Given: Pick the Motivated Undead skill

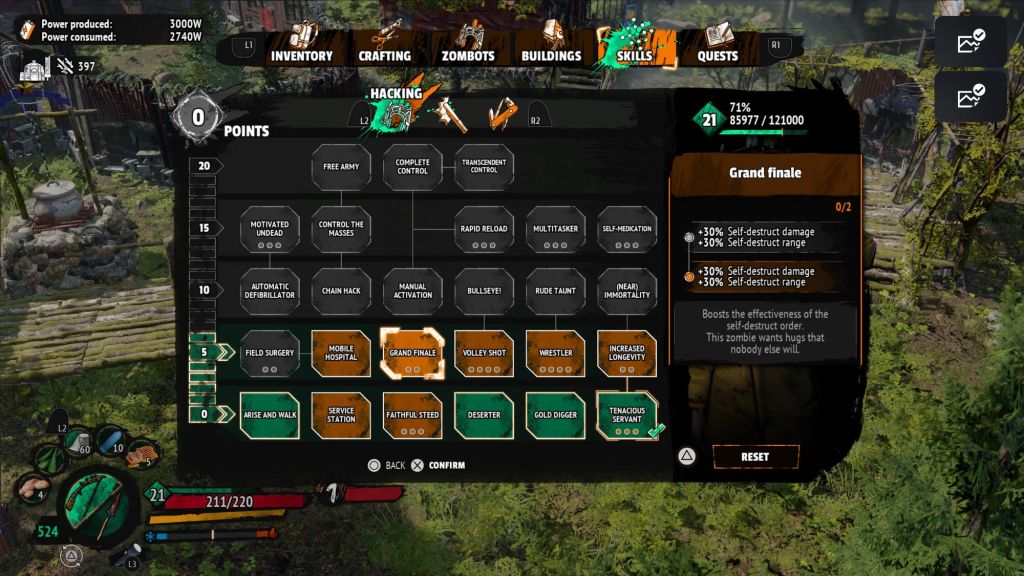Looking at the screenshot, I should pyautogui.click(x=270, y=229).
